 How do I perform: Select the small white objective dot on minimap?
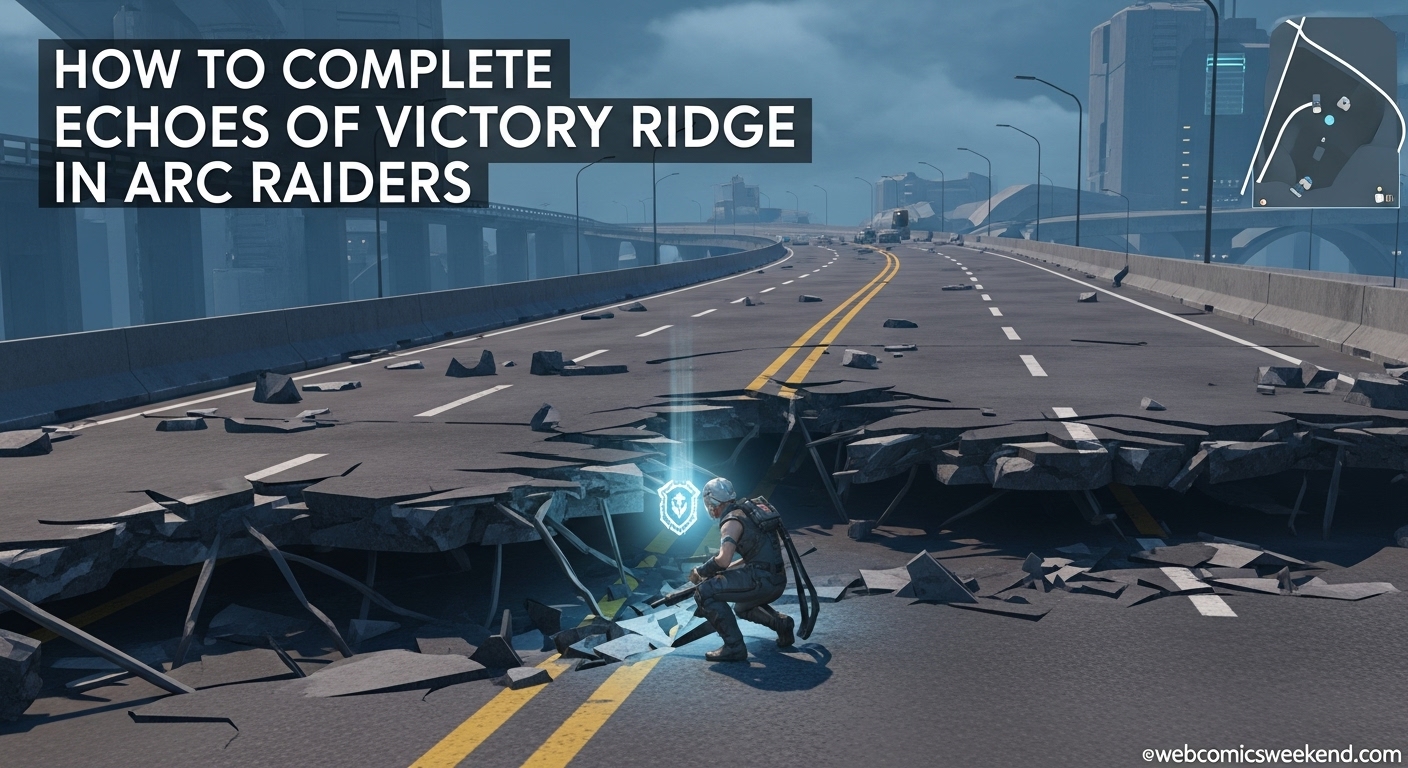[x=1323, y=139]
